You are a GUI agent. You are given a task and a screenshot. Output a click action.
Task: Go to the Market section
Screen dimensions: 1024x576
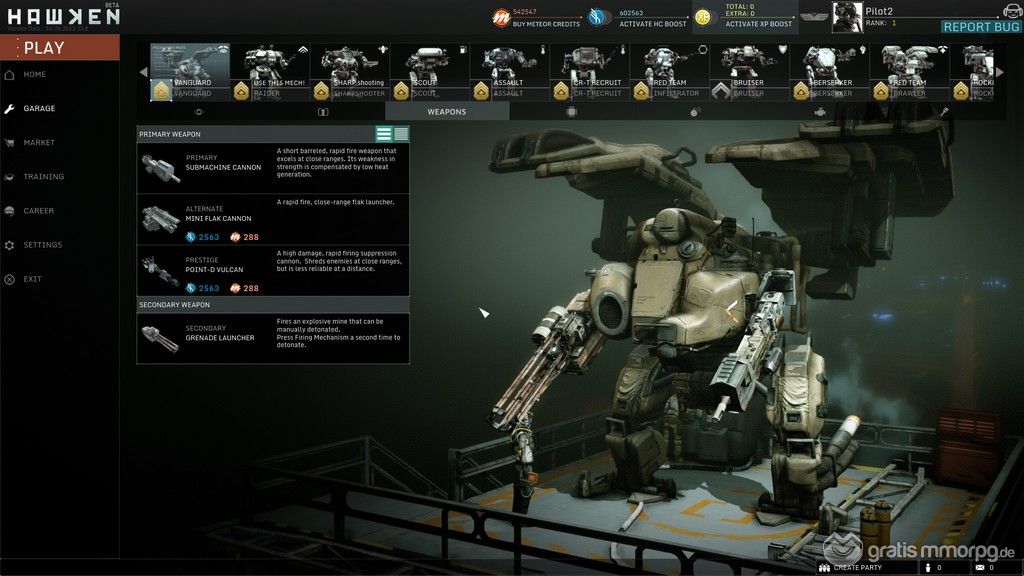coord(39,143)
